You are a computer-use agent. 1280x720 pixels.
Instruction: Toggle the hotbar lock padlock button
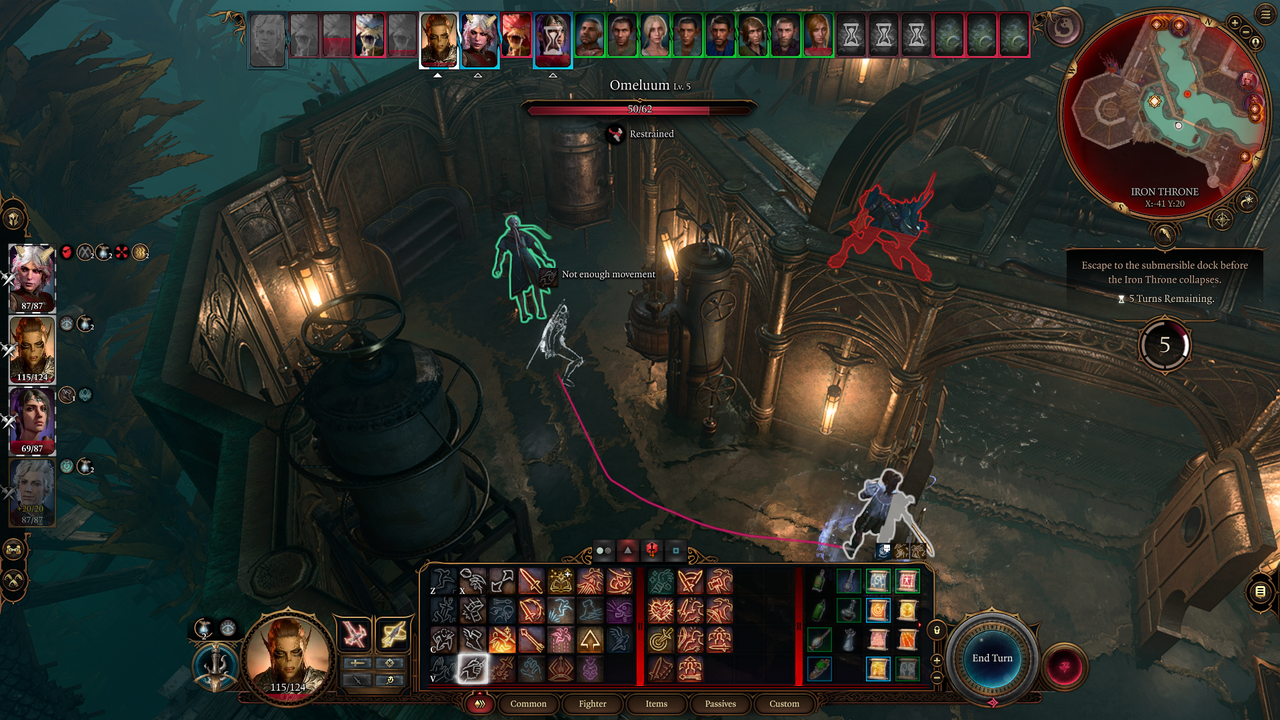click(937, 630)
